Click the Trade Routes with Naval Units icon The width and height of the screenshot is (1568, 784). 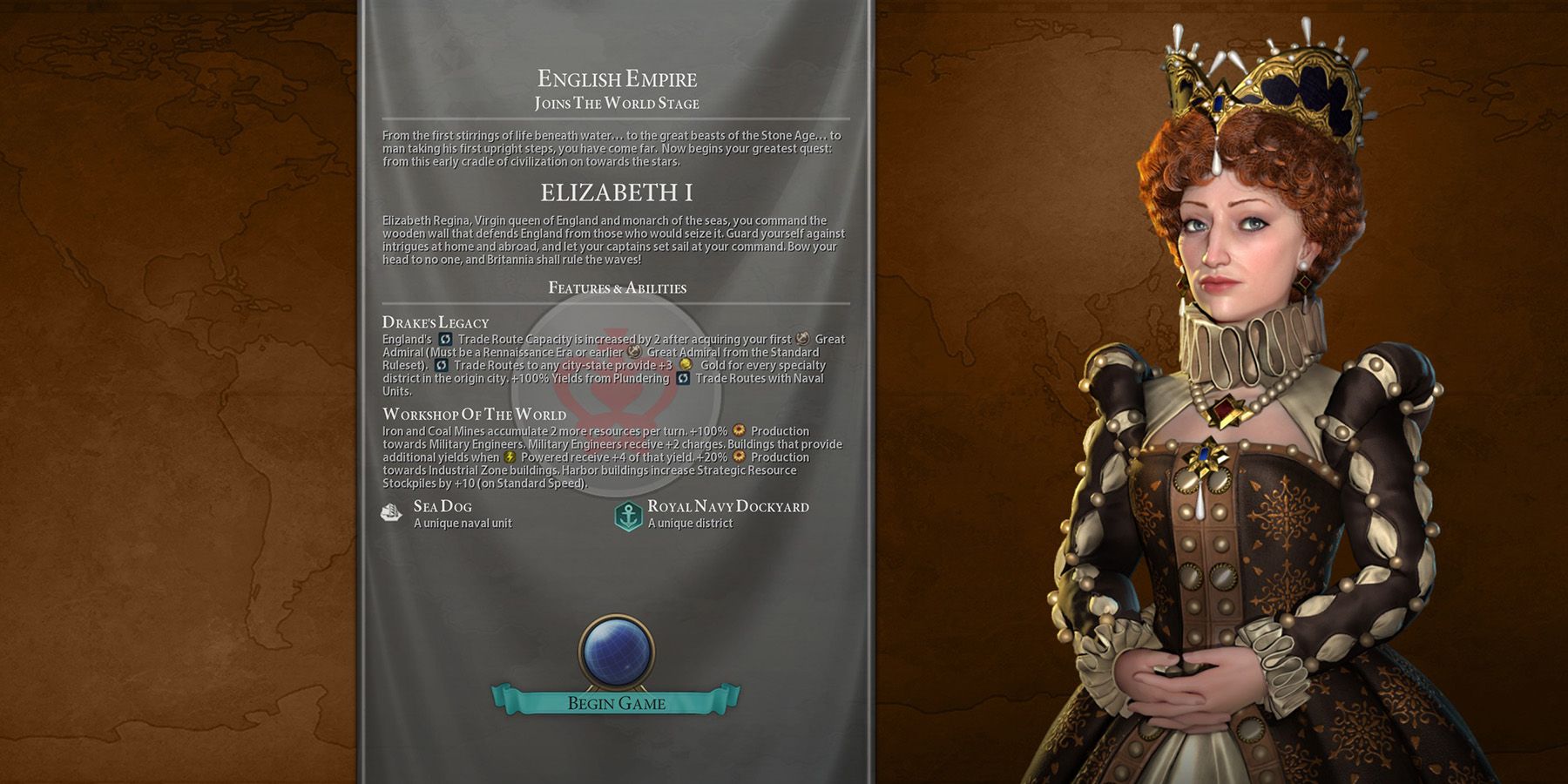click(683, 379)
